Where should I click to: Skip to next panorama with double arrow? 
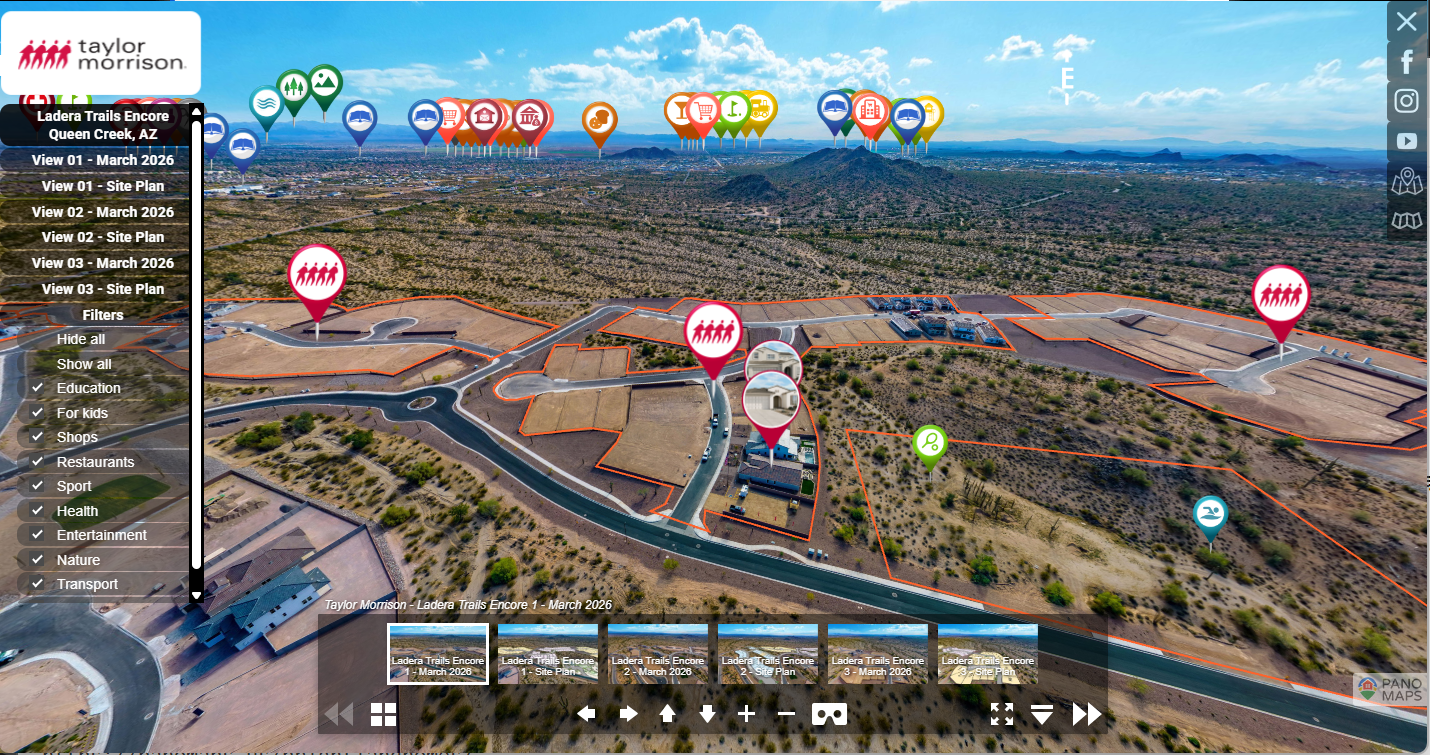[x=1087, y=714]
